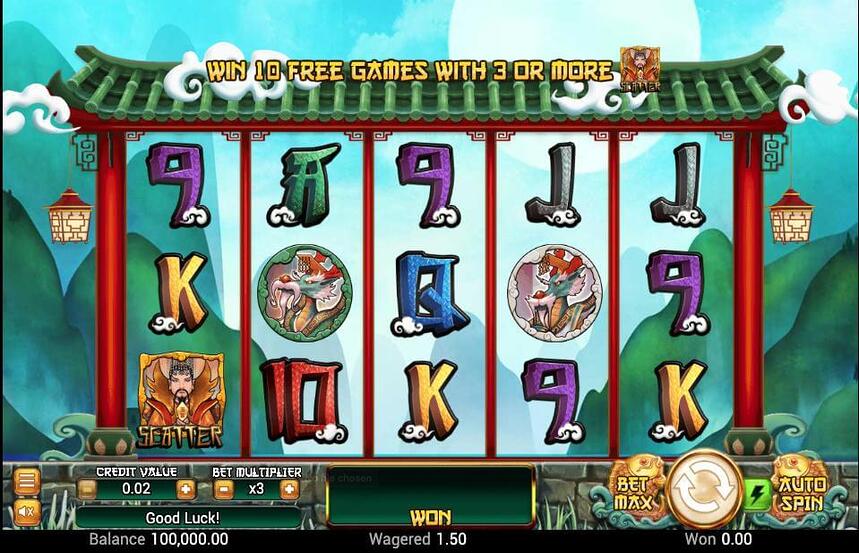
Task: Click the Bet Max button
Action: (x=635, y=489)
